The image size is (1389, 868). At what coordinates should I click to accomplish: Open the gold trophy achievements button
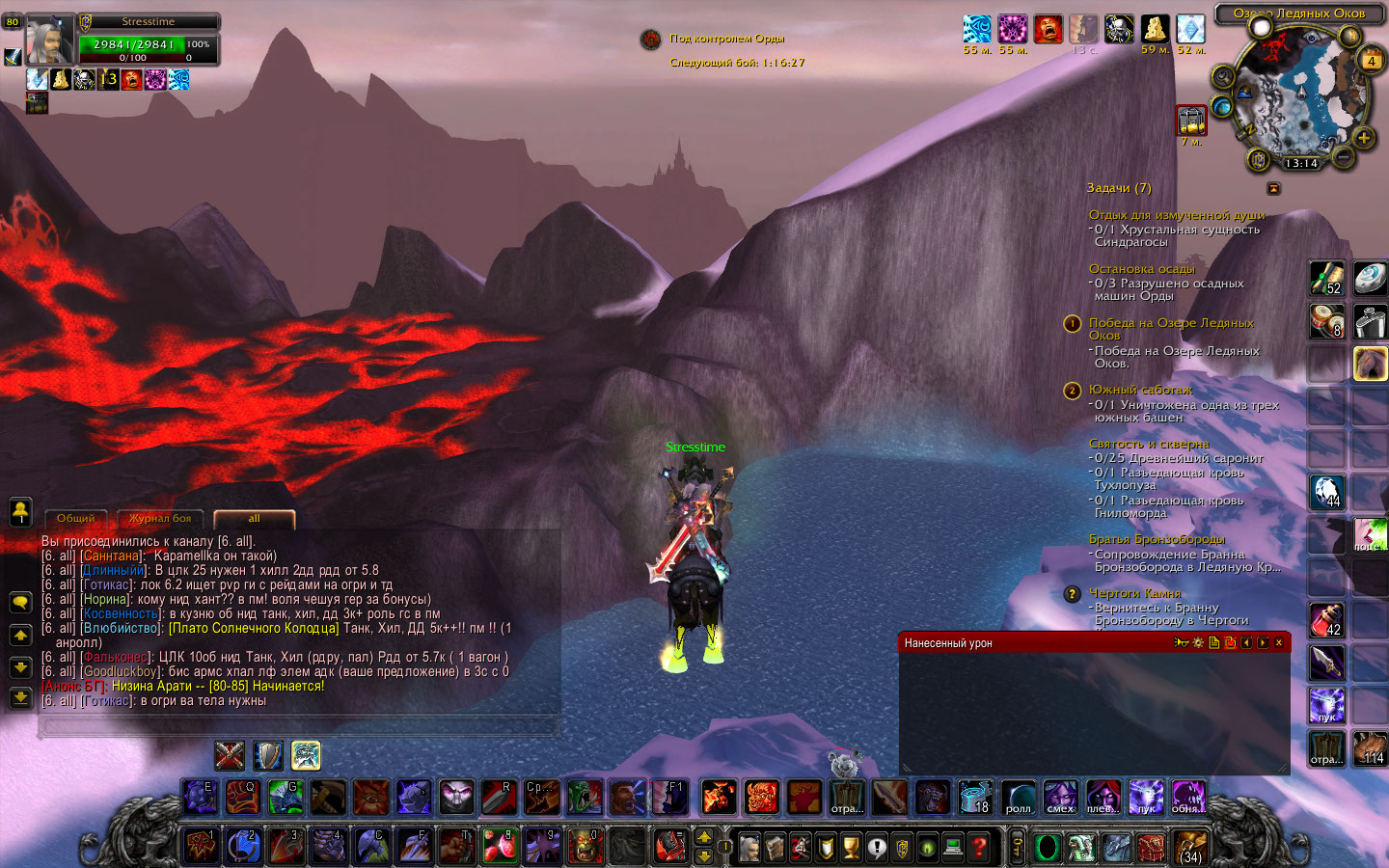coord(851,848)
